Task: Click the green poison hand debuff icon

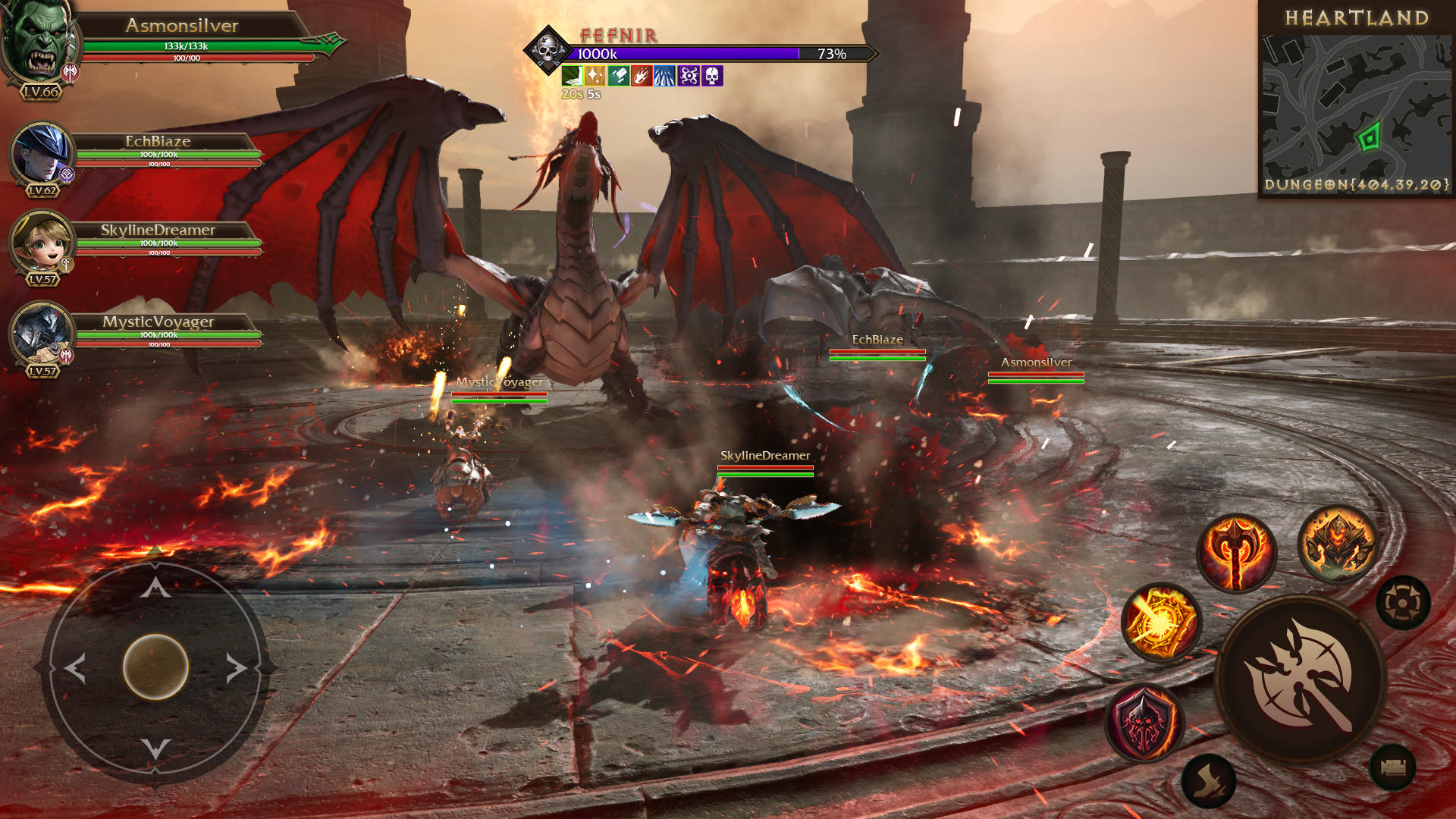Action: (x=572, y=77)
